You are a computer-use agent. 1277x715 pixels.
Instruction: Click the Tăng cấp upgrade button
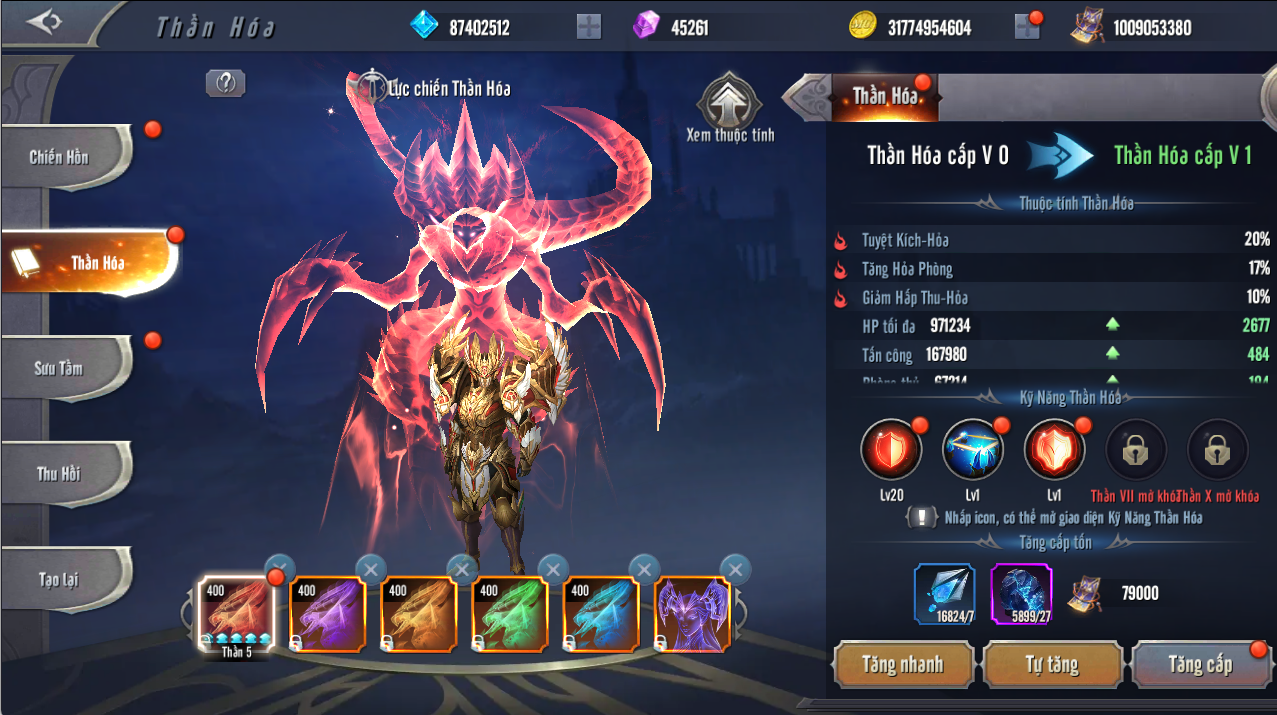point(1200,665)
